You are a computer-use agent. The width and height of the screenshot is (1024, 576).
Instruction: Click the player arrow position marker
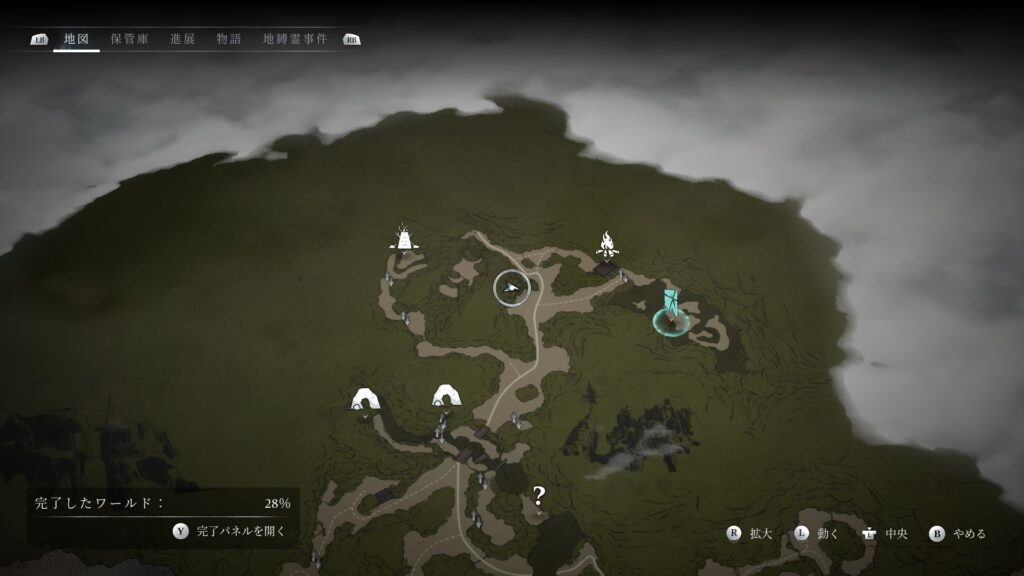coord(512,288)
